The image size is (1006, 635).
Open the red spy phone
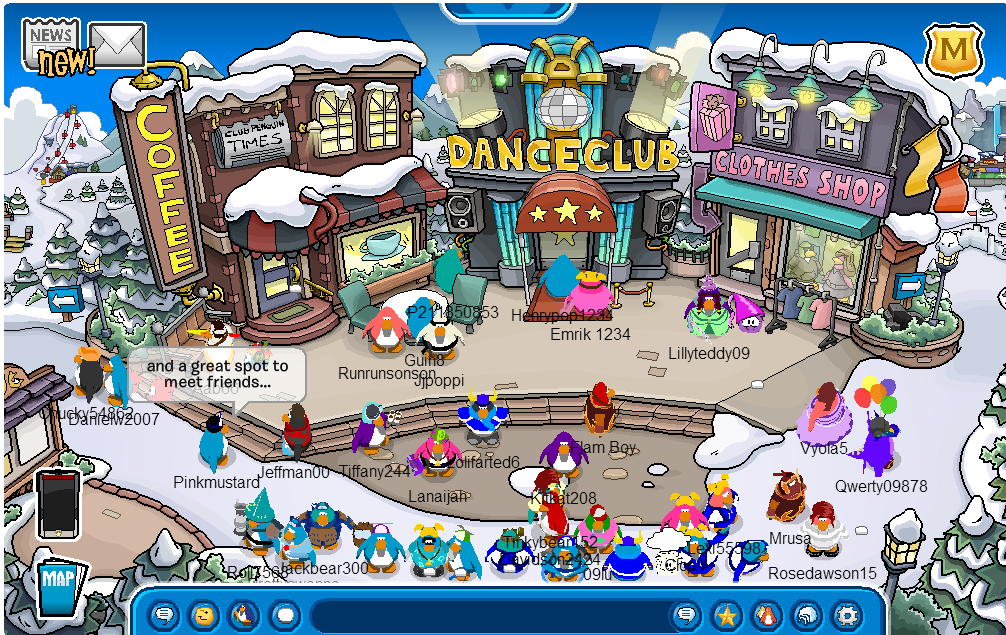(x=57, y=505)
